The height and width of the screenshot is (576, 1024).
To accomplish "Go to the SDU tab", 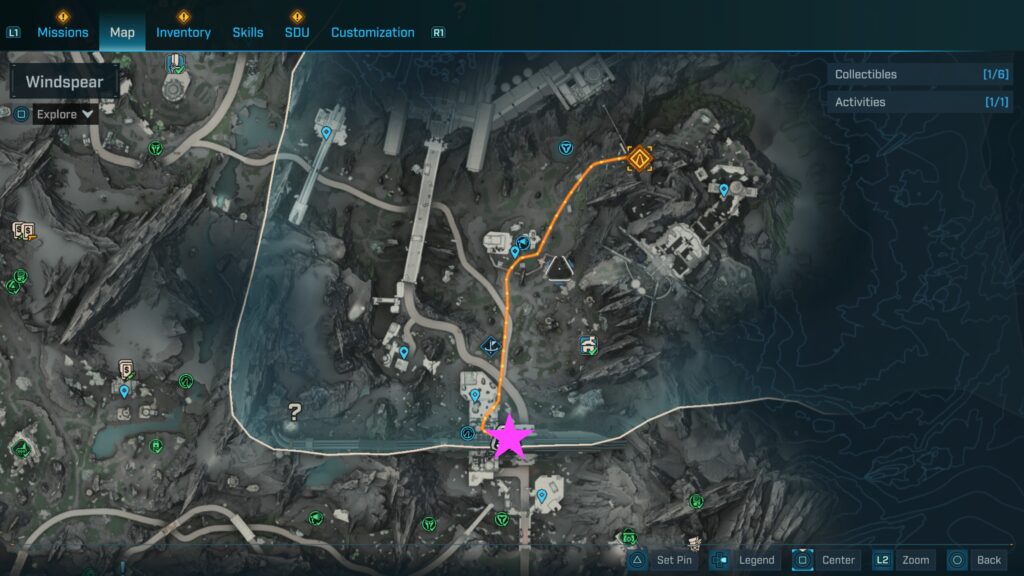I will click(x=297, y=32).
